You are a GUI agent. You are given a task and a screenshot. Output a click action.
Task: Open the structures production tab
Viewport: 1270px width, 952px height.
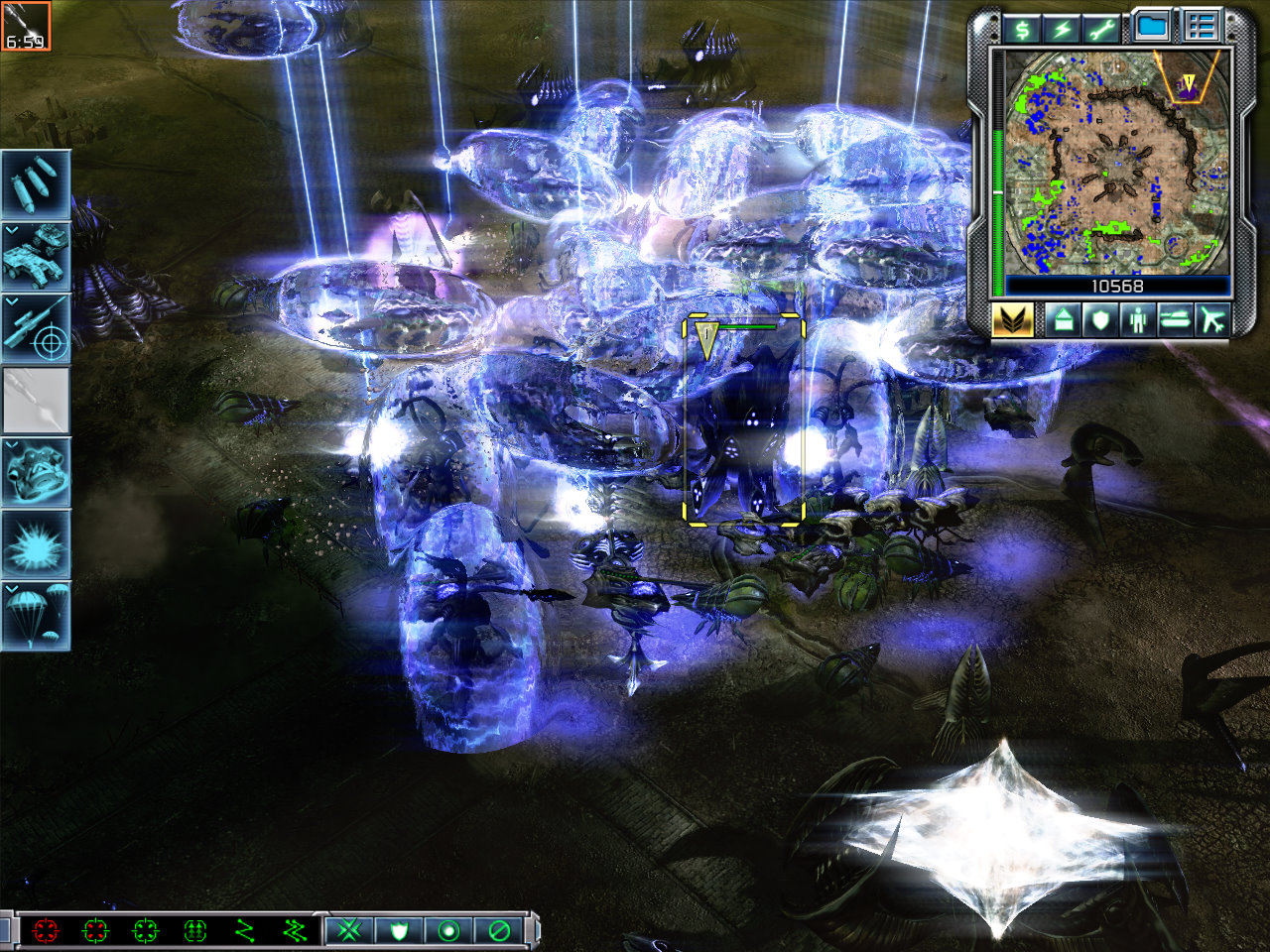tap(1063, 320)
